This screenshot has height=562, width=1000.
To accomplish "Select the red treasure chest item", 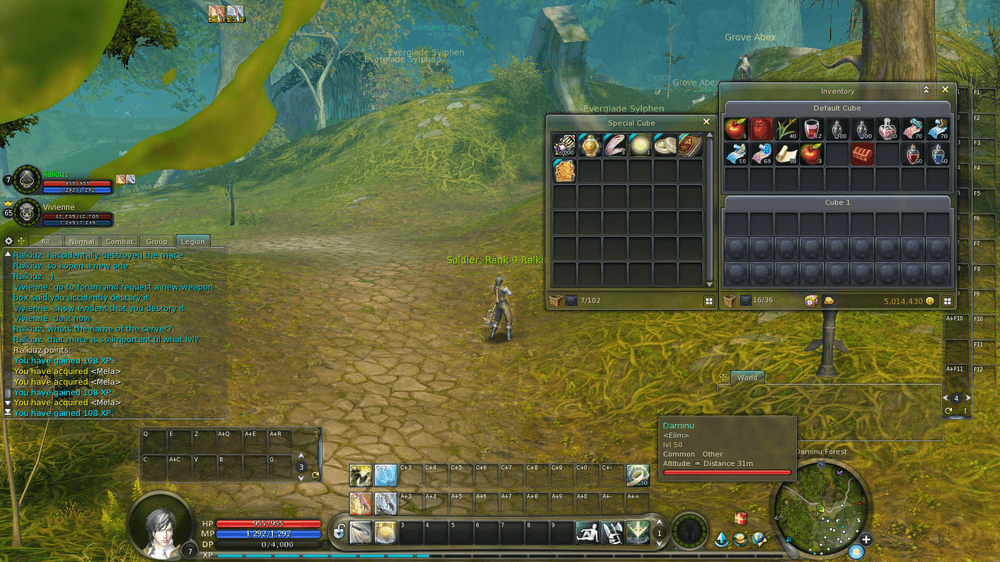I will 862,154.
